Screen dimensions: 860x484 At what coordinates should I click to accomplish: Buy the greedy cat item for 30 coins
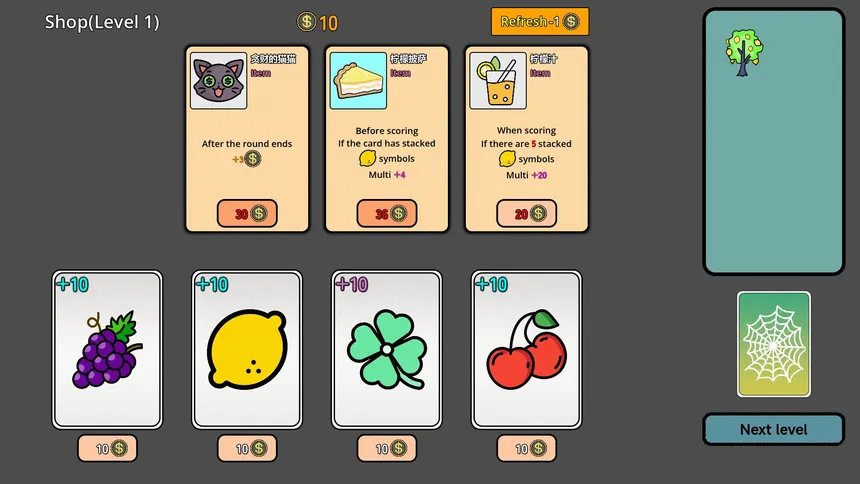click(247, 213)
